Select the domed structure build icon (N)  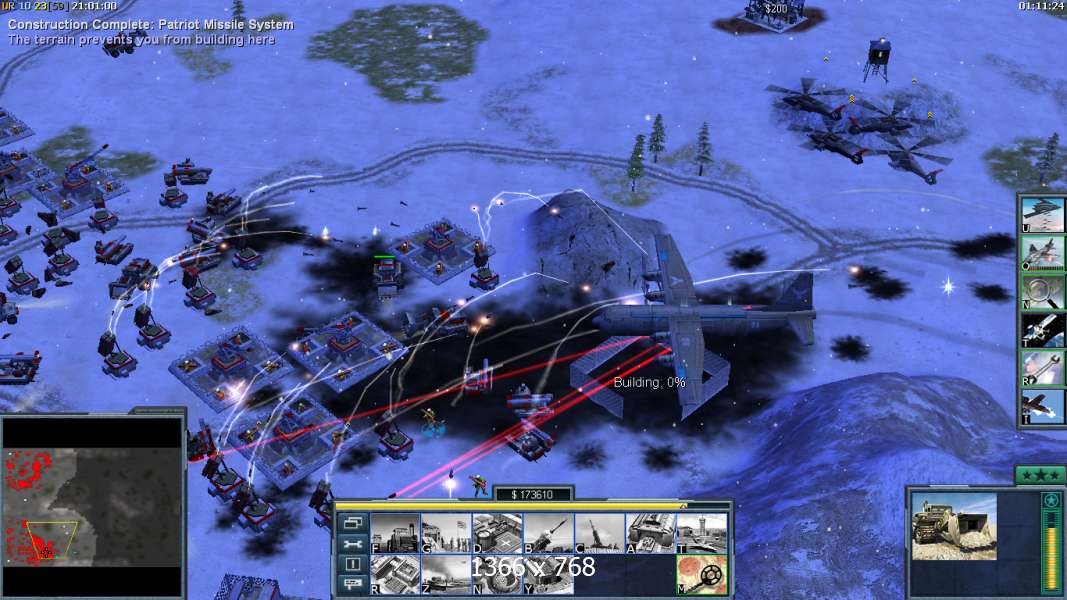[497, 574]
